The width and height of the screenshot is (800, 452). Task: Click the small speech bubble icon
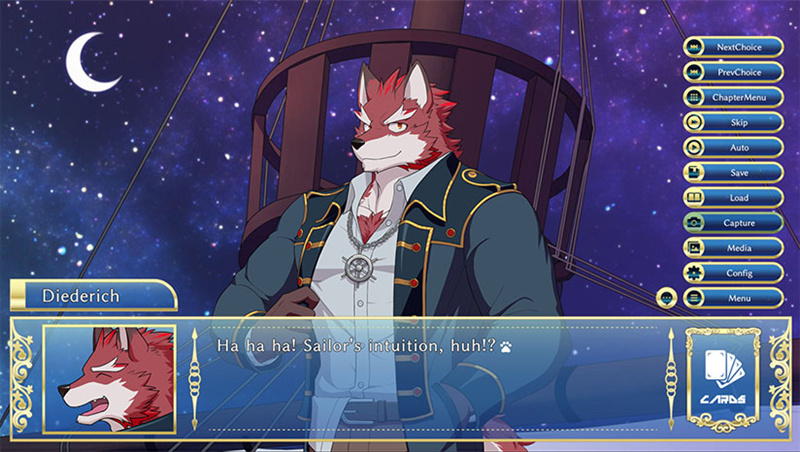tap(667, 298)
